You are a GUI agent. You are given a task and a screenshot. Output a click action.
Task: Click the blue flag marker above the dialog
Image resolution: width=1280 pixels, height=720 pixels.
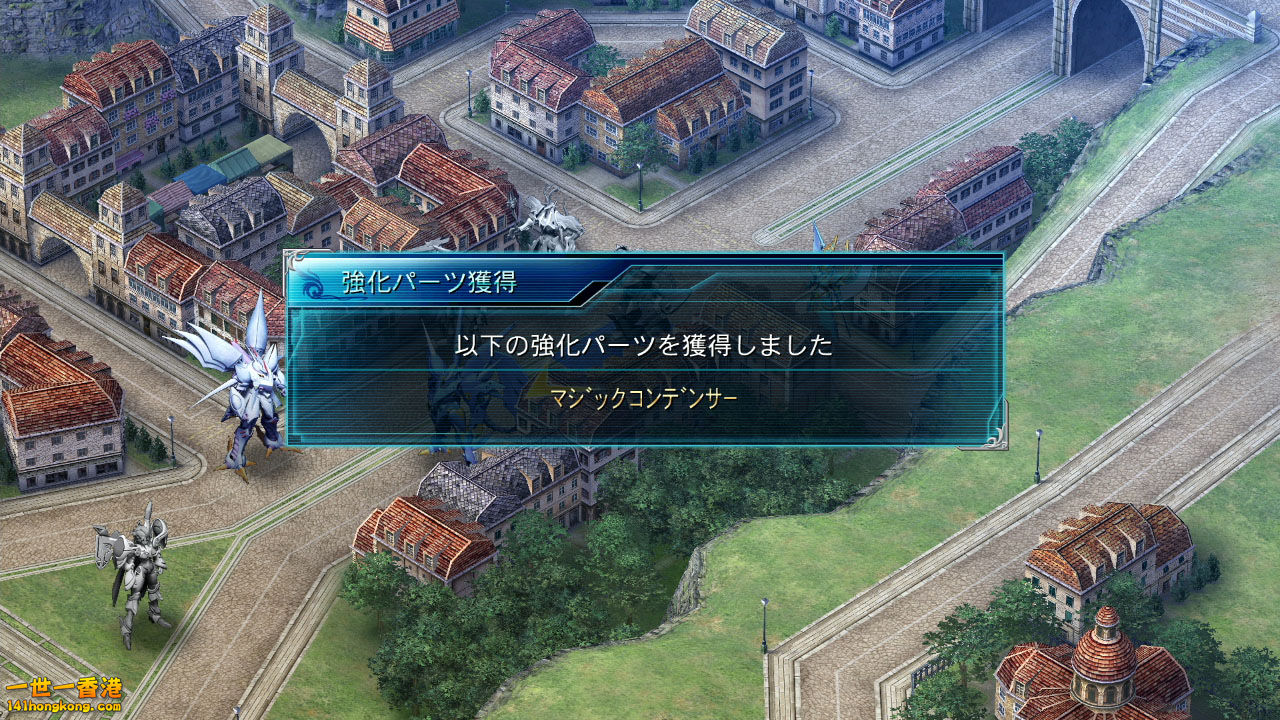817,240
